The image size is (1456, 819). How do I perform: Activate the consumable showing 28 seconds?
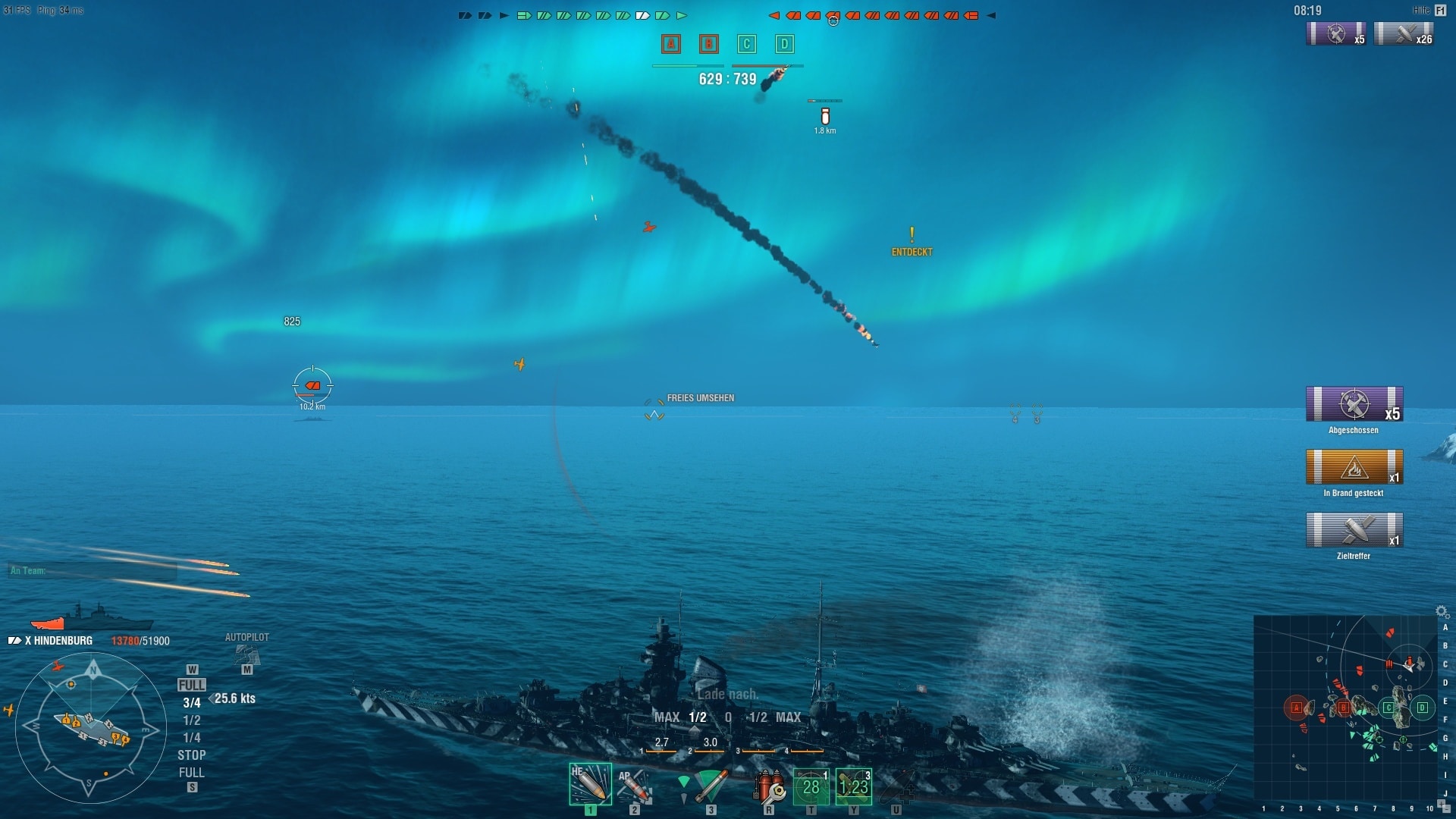click(811, 786)
